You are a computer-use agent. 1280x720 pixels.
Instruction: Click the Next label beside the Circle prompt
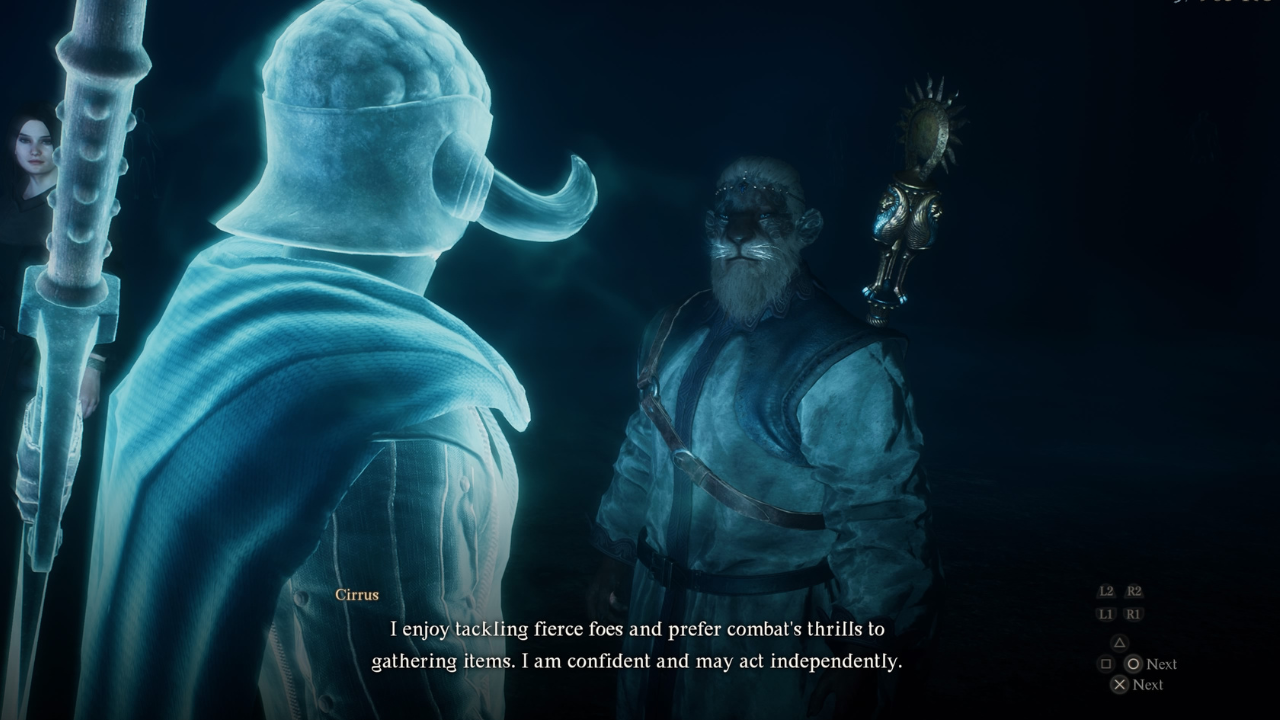(x=1161, y=664)
